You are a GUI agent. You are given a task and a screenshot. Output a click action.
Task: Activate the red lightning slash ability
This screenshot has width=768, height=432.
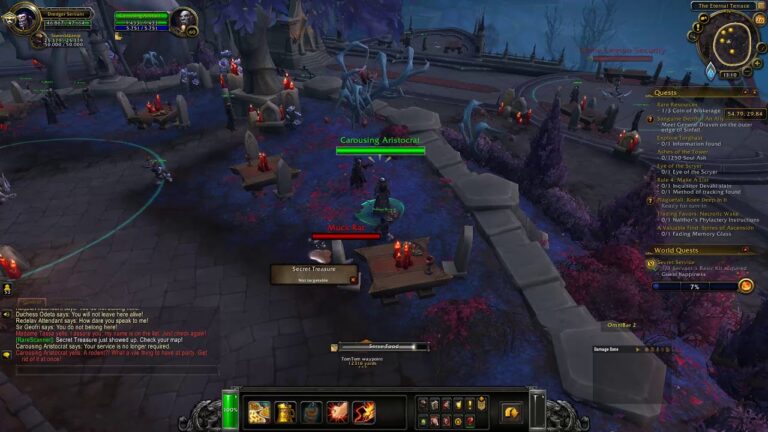tap(364, 412)
